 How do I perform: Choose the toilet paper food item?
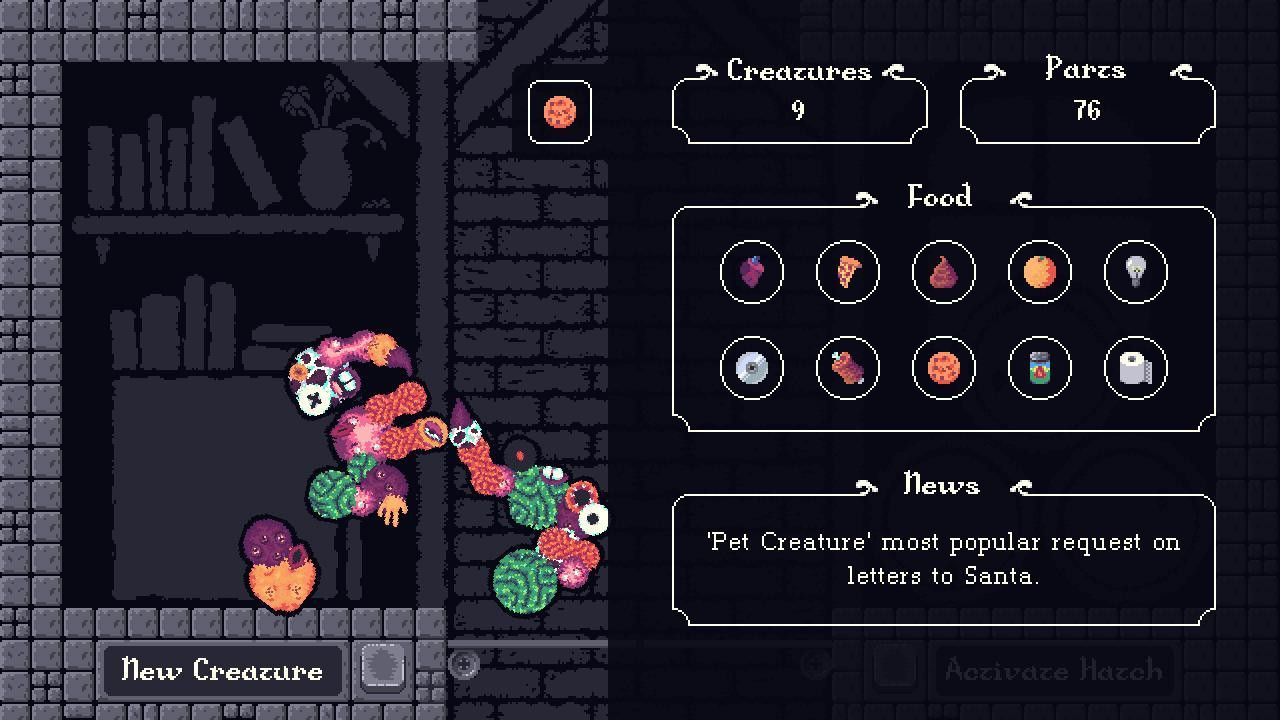pyautogui.click(x=1135, y=368)
